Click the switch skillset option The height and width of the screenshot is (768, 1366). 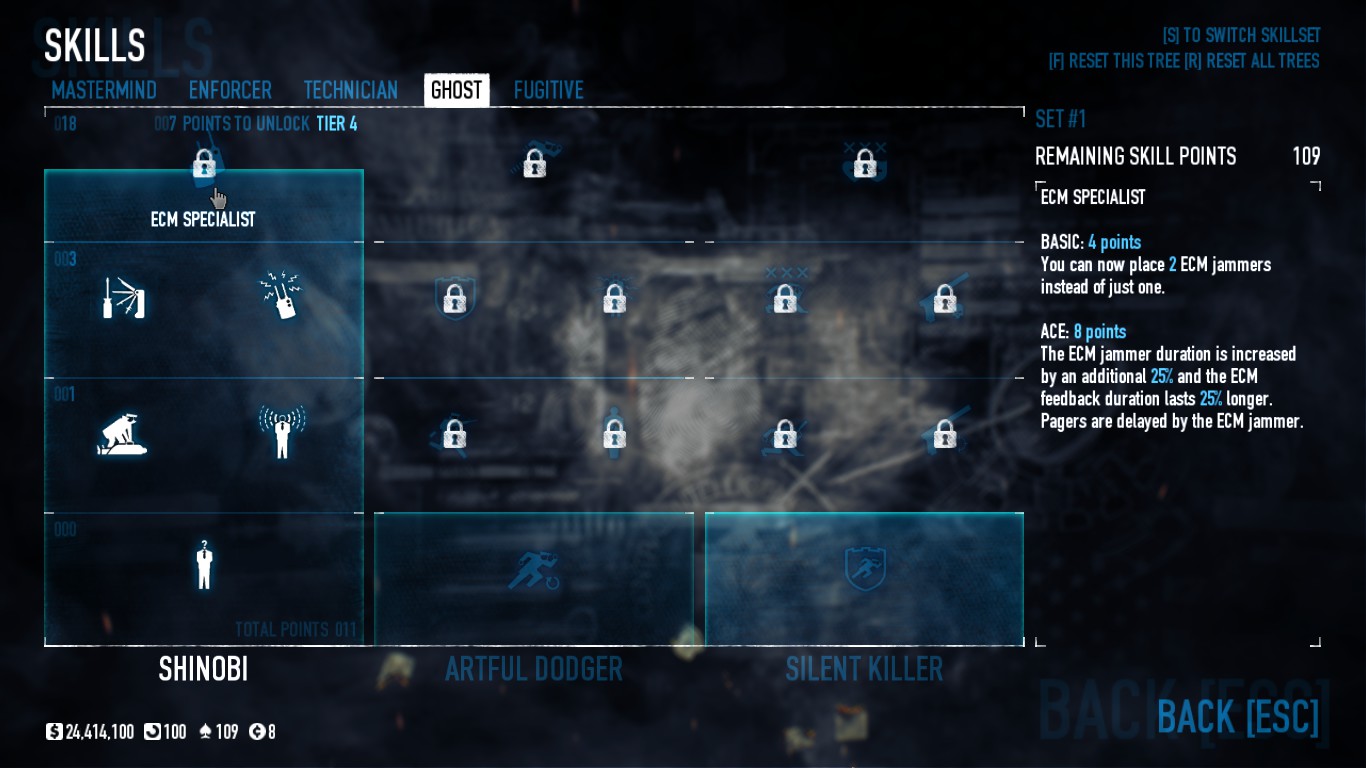[1241, 36]
